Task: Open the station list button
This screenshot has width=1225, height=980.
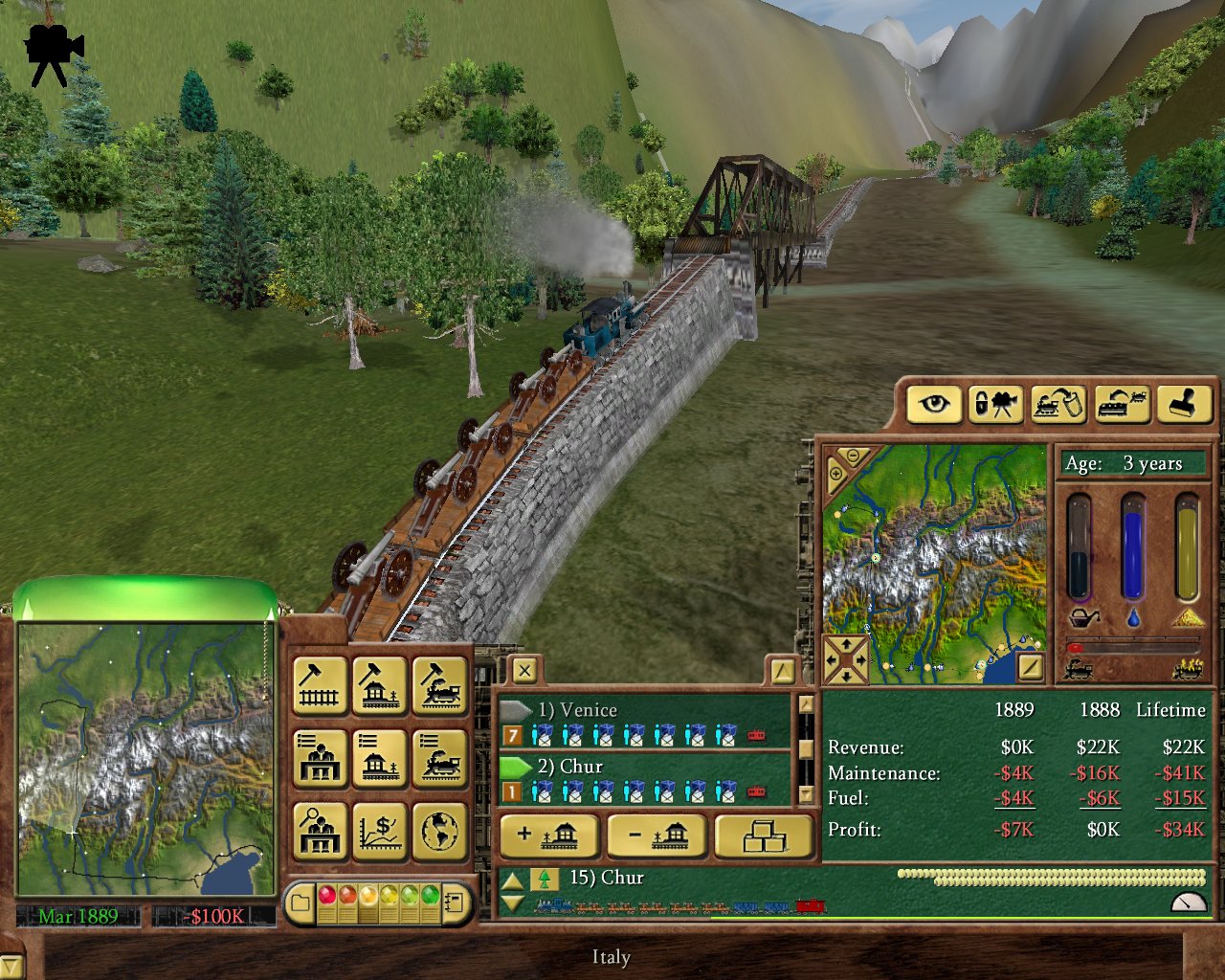Action: (x=380, y=758)
